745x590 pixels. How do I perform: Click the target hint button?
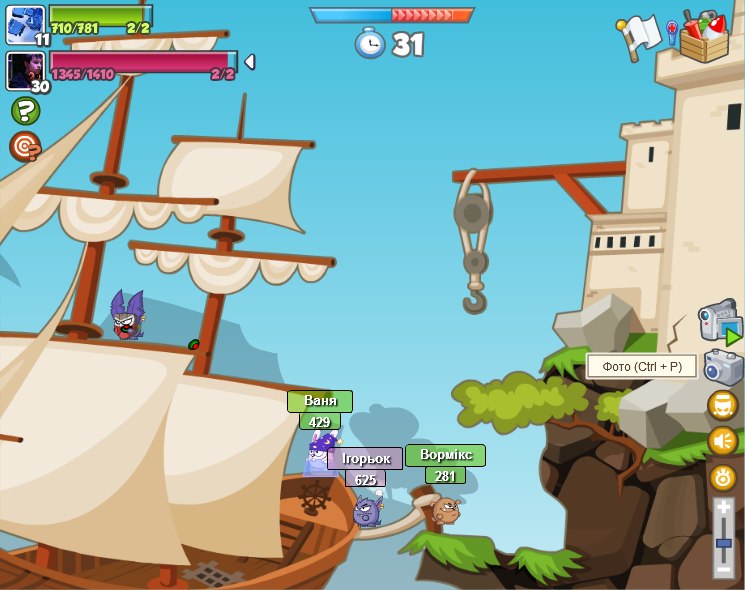tap(25, 147)
